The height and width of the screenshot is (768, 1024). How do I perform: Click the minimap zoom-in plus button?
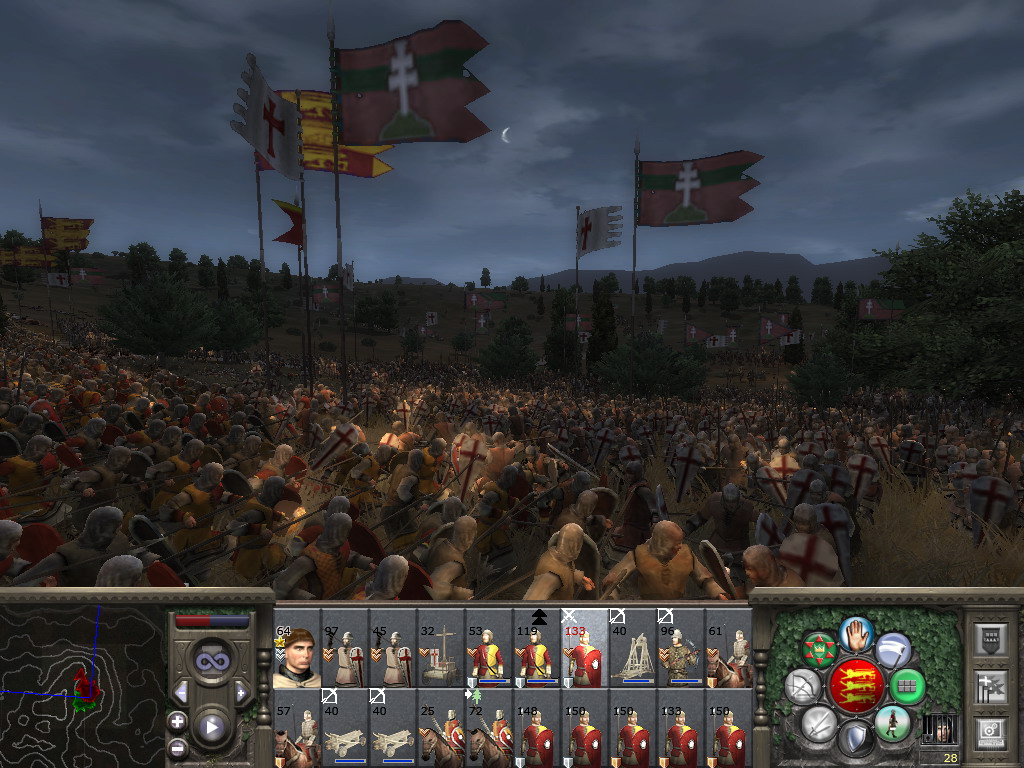[x=178, y=721]
